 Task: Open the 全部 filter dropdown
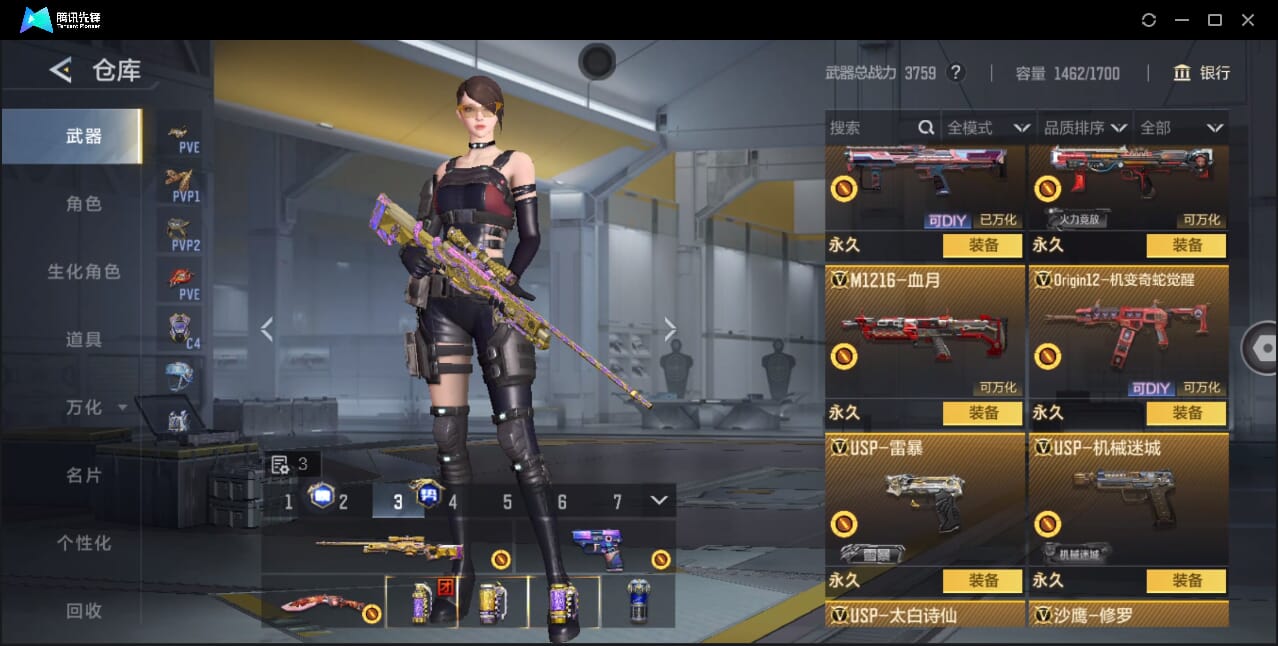click(1182, 128)
